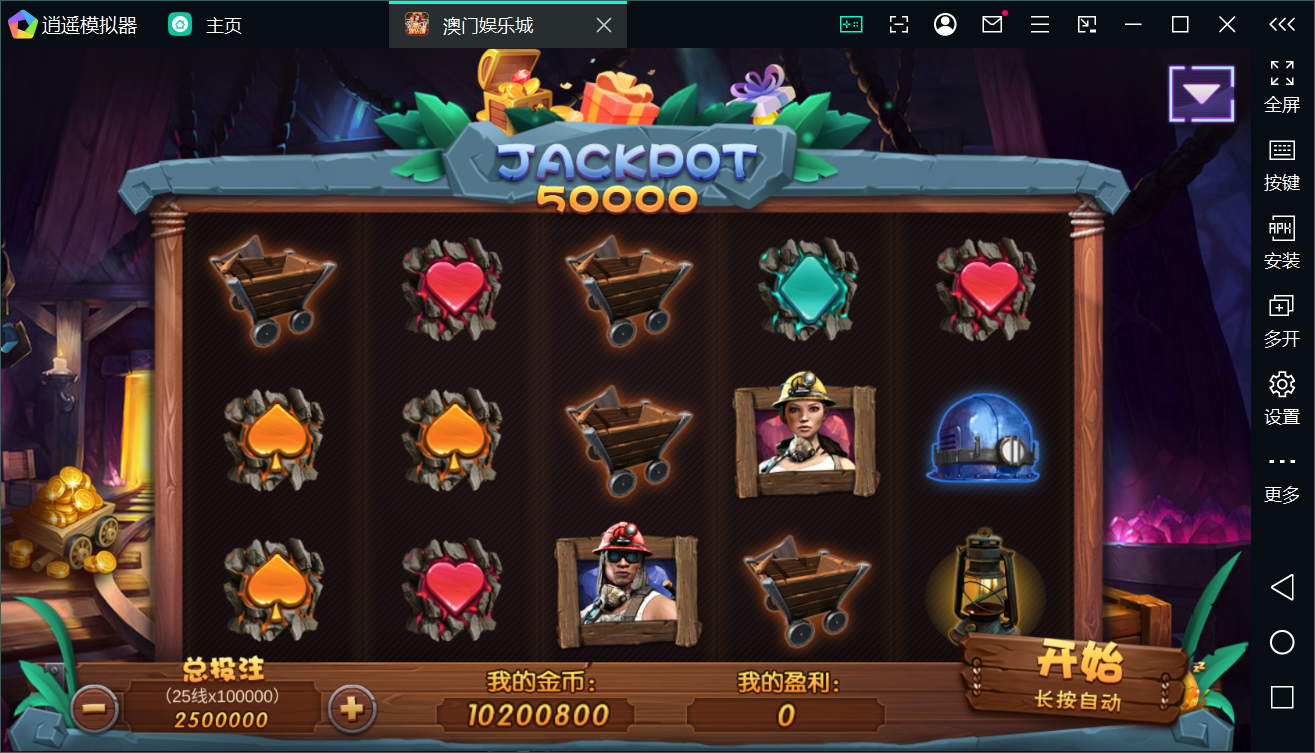Open the 安装 APK install option
The image size is (1315, 753).
click(x=1282, y=242)
